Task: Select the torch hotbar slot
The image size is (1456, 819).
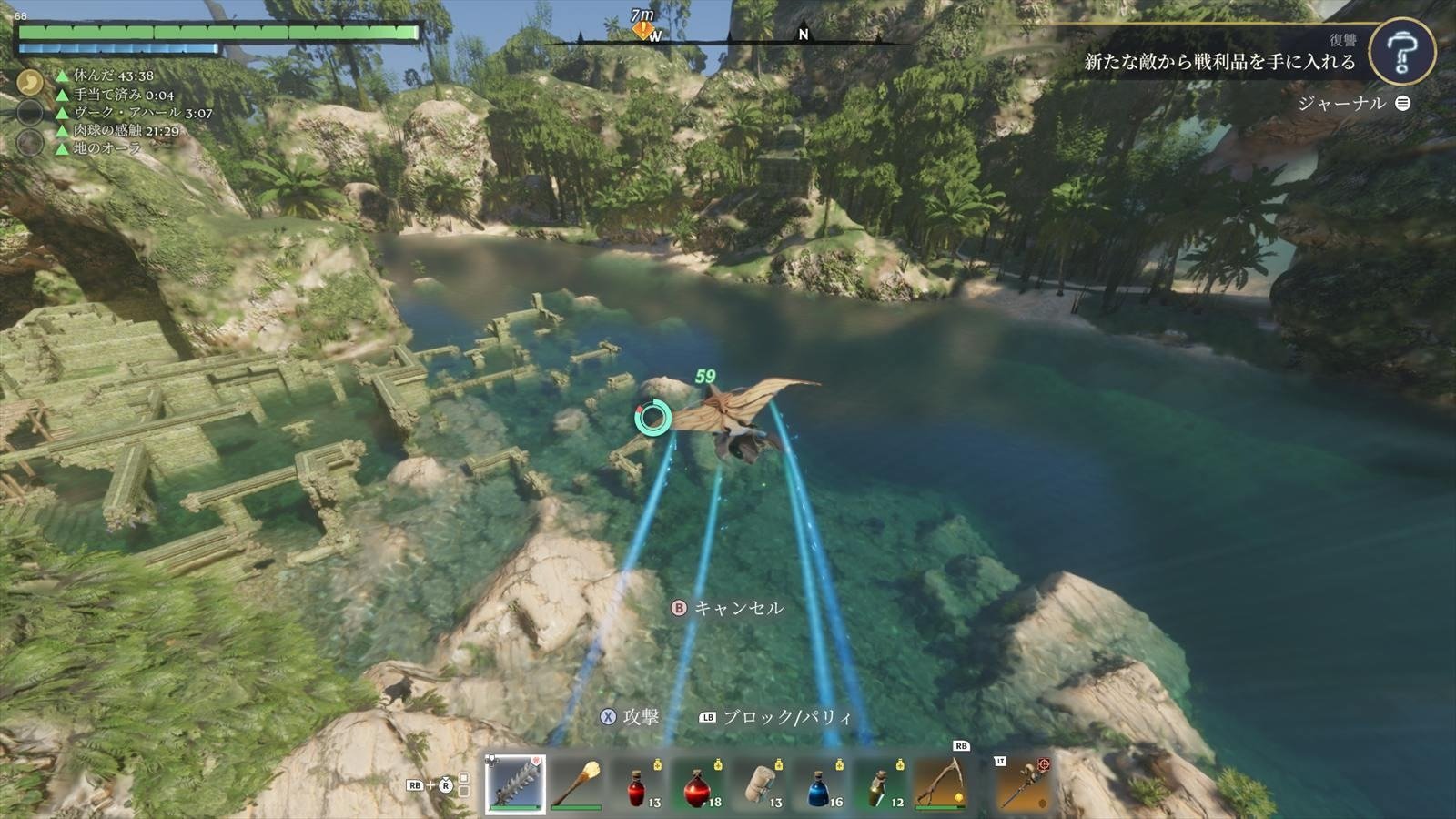Action: [x=576, y=784]
